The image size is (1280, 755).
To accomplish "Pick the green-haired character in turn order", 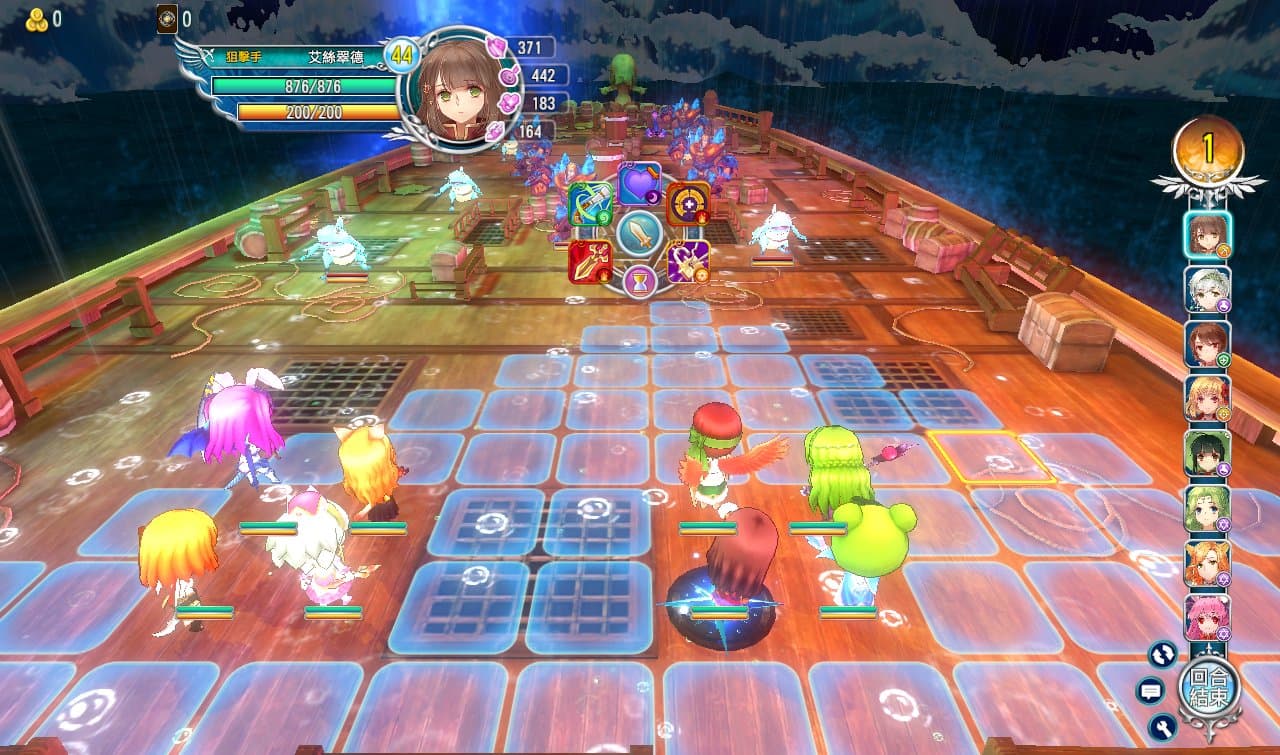I will [x=1207, y=508].
